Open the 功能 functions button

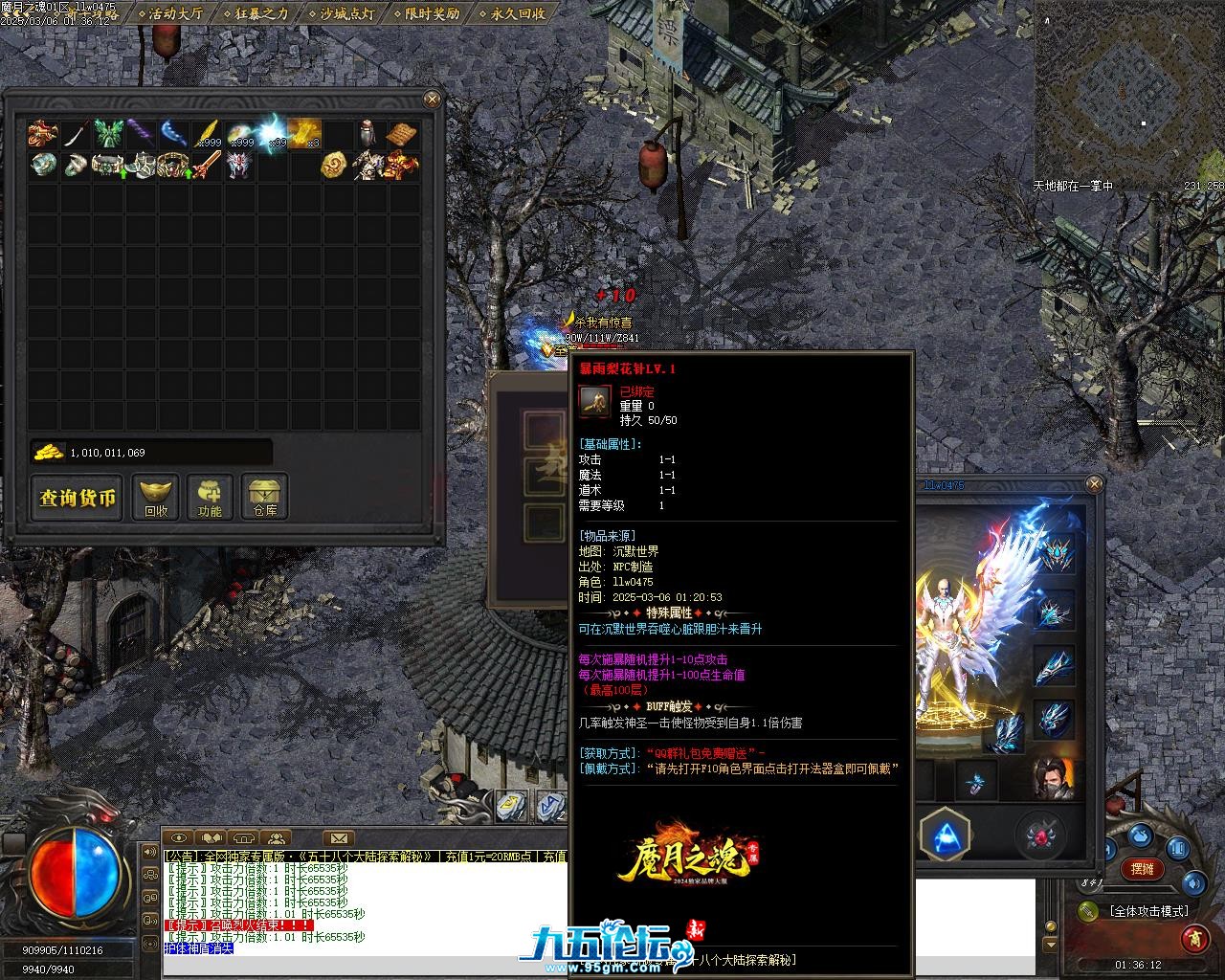[x=210, y=498]
